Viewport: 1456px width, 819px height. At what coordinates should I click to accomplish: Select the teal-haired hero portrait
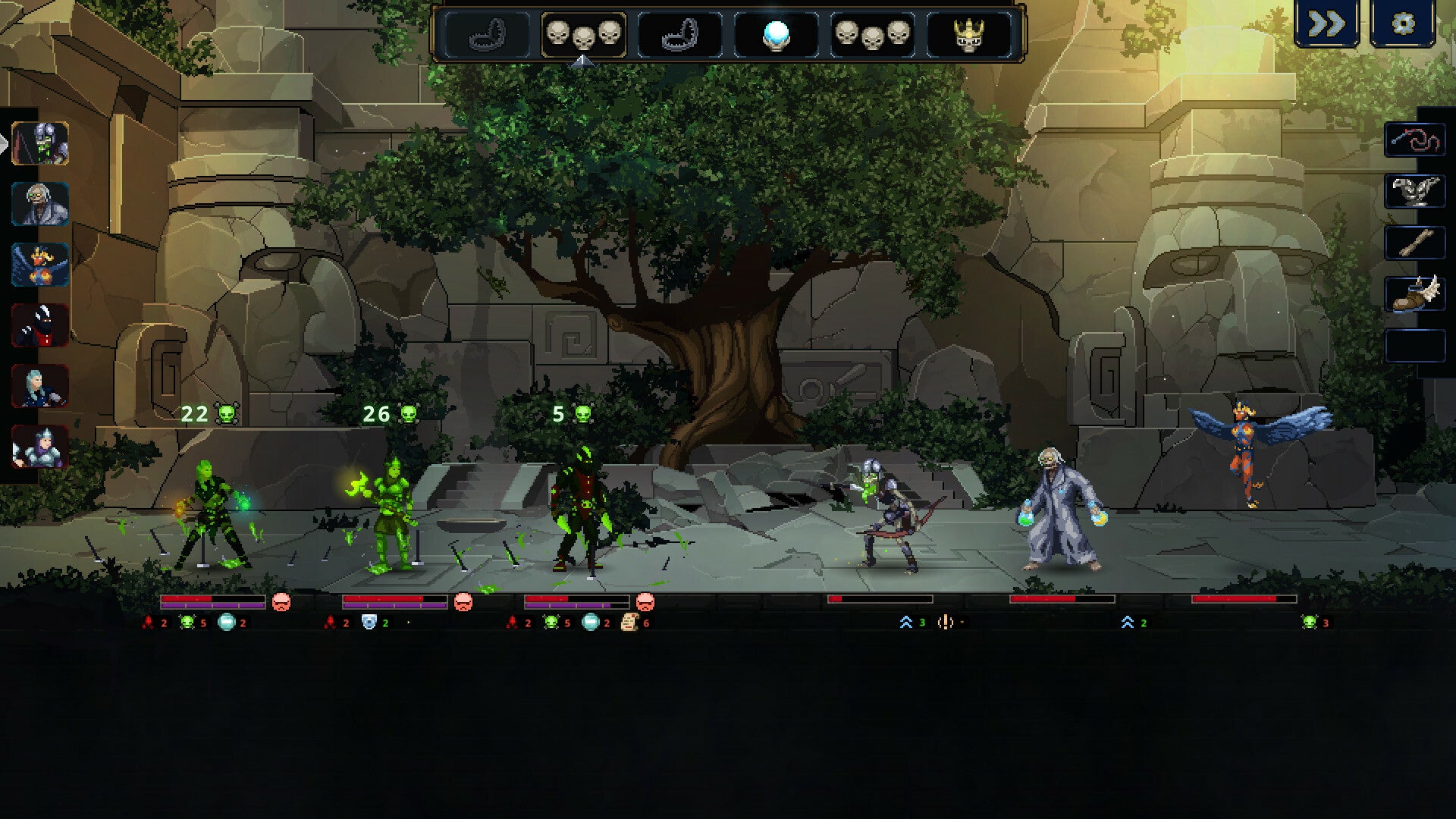coord(40,386)
